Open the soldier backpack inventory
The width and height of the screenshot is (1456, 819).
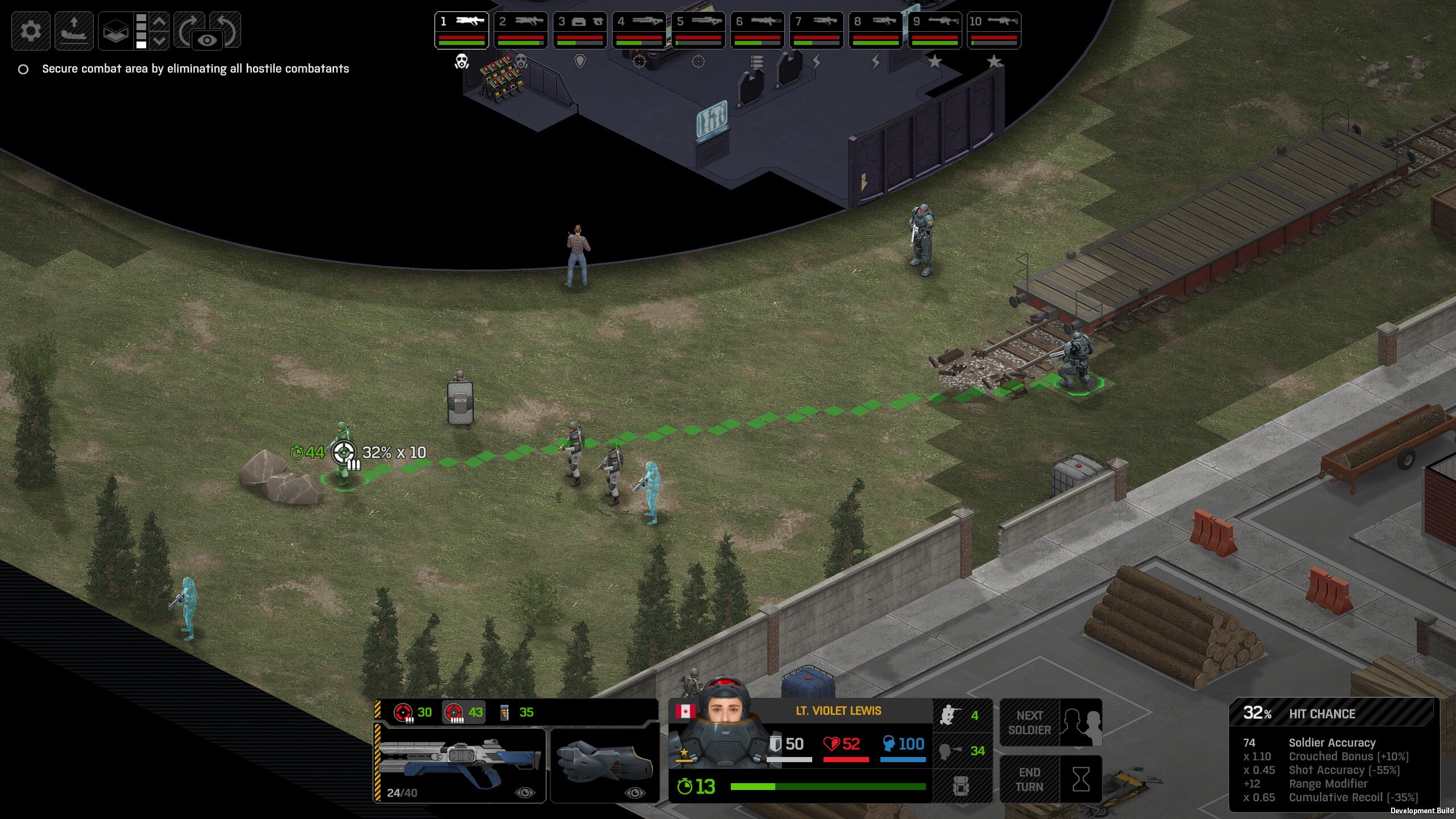tap(962, 787)
